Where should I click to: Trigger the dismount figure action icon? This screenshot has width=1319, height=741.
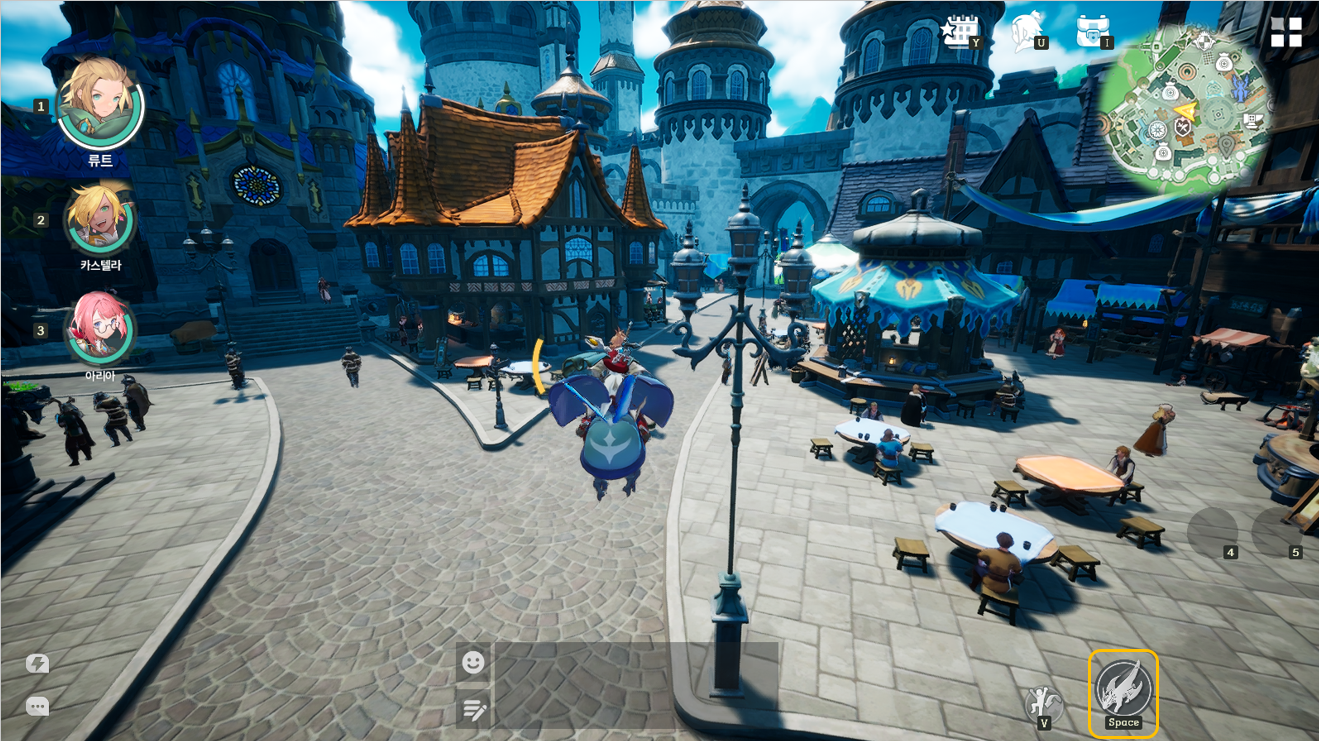(1043, 703)
